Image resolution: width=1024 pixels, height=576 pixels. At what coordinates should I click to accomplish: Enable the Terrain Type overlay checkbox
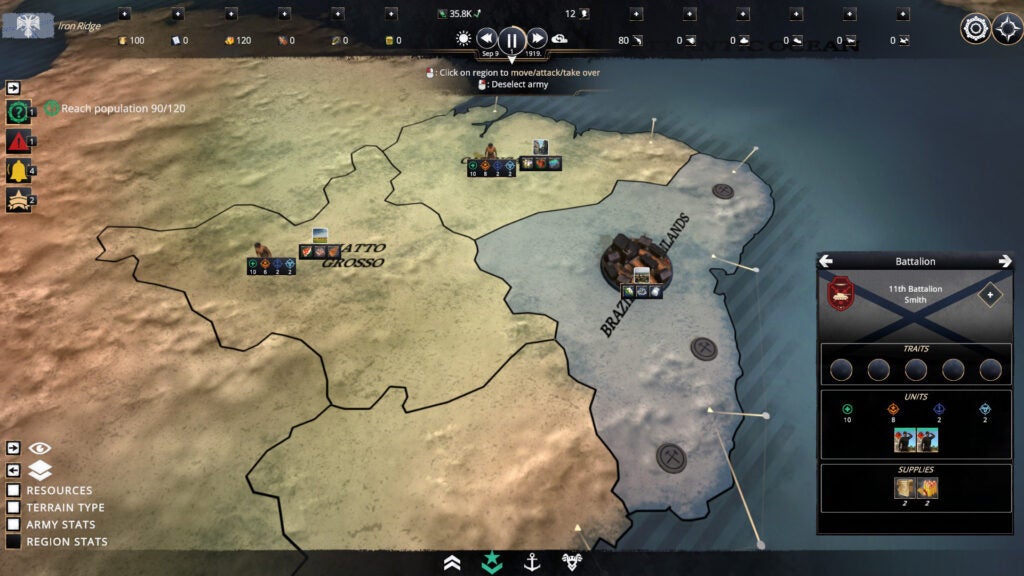pyautogui.click(x=14, y=508)
